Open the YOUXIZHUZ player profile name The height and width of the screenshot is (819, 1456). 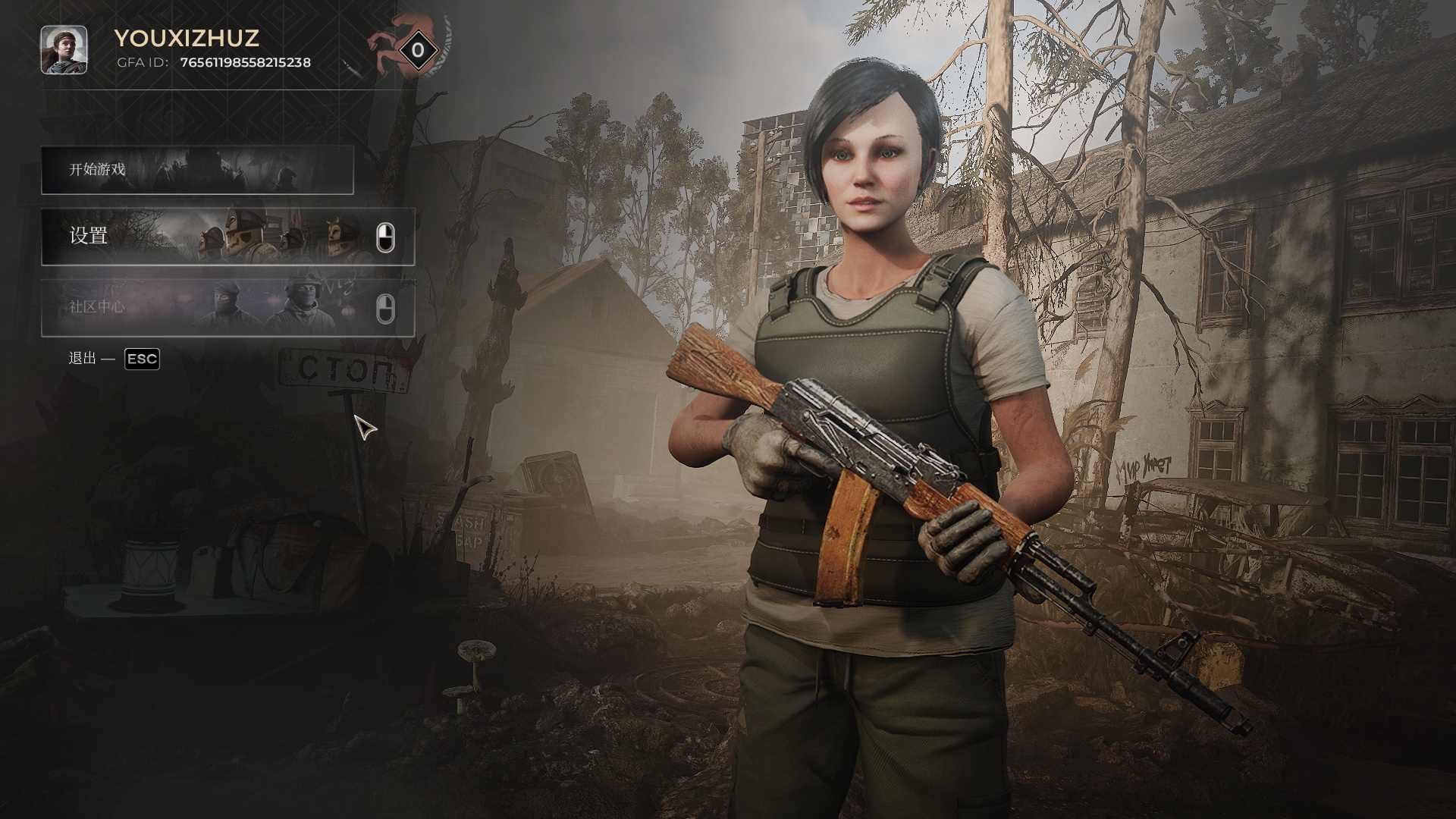point(187,38)
